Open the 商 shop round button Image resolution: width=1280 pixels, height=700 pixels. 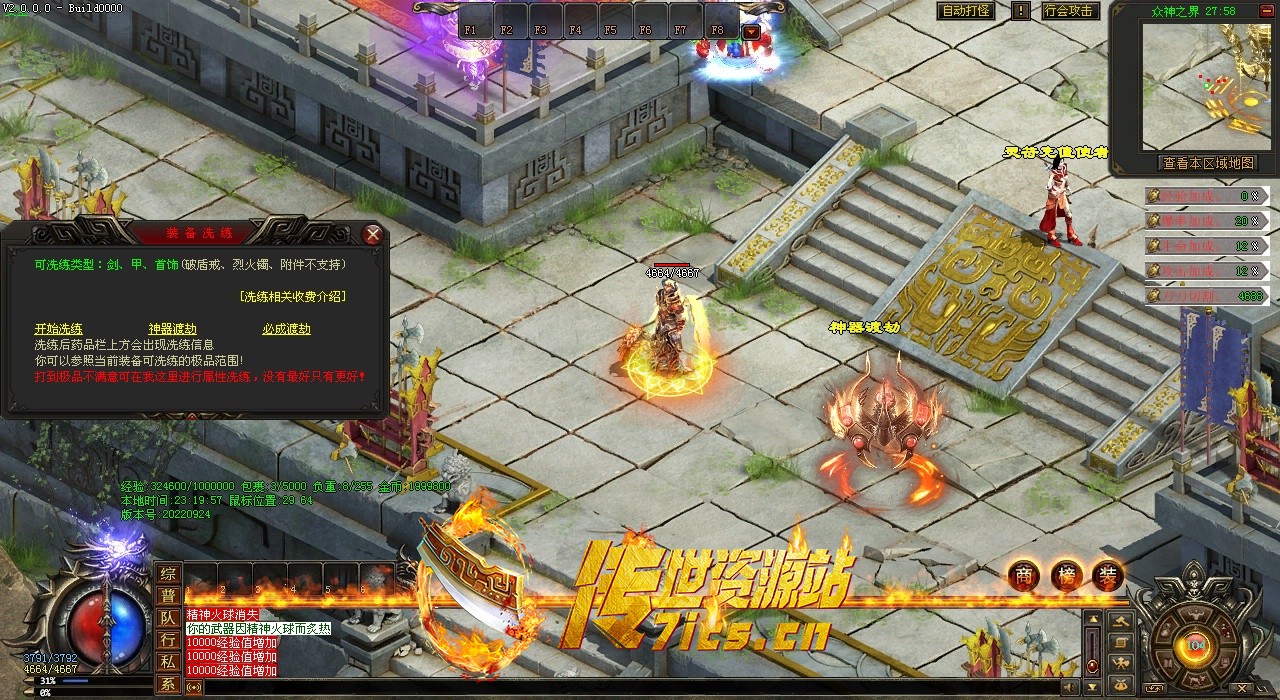(1023, 575)
